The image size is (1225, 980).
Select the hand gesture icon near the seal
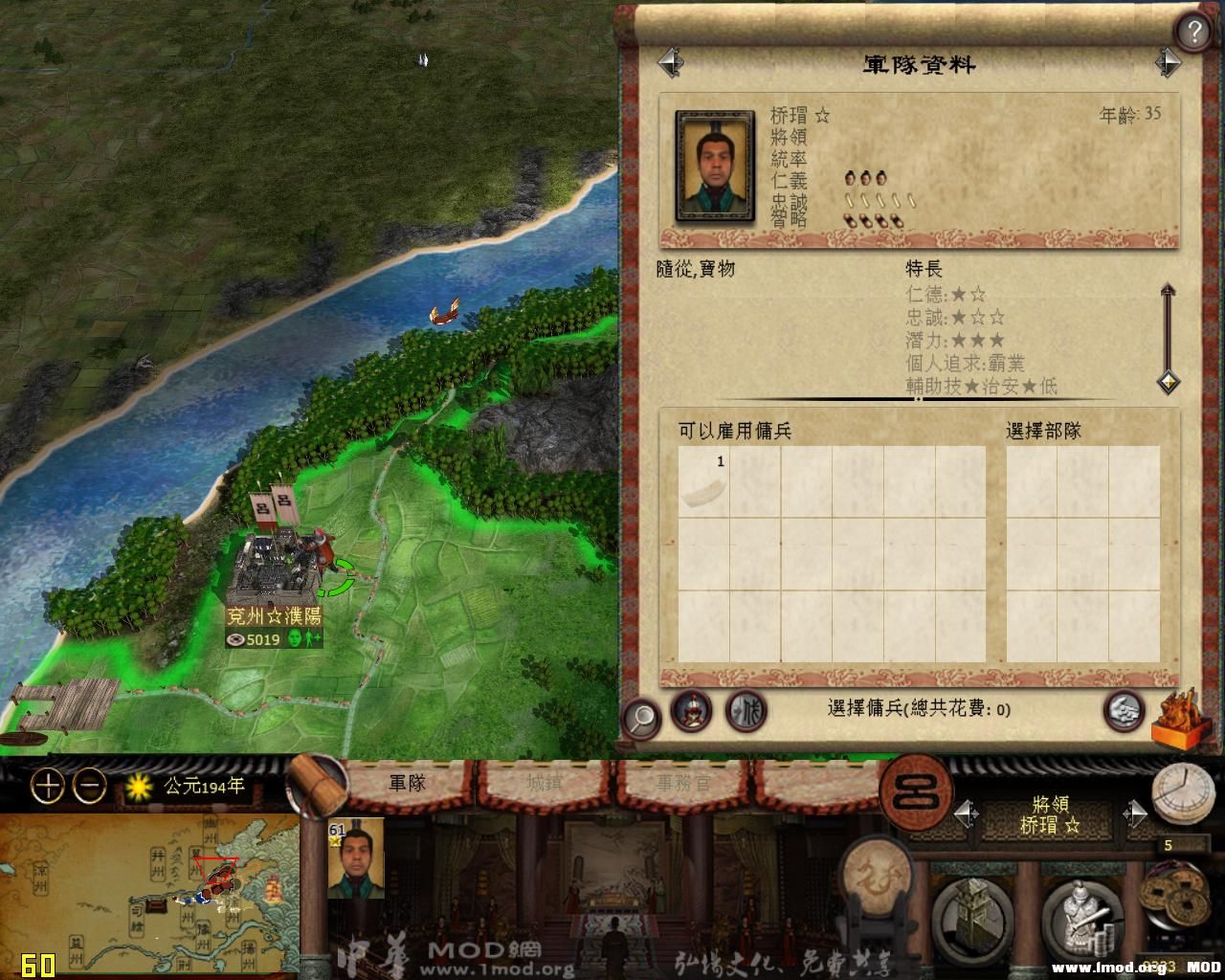pyautogui.click(x=1123, y=712)
